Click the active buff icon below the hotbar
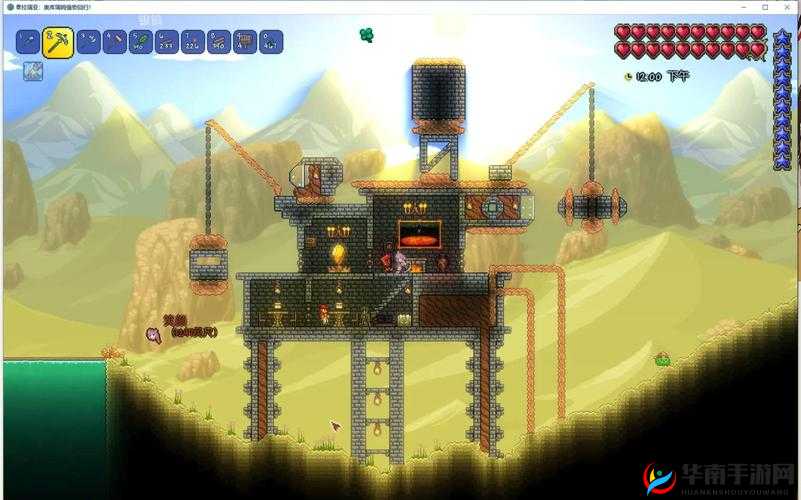This screenshot has height=500, width=801. coord(33,71)
